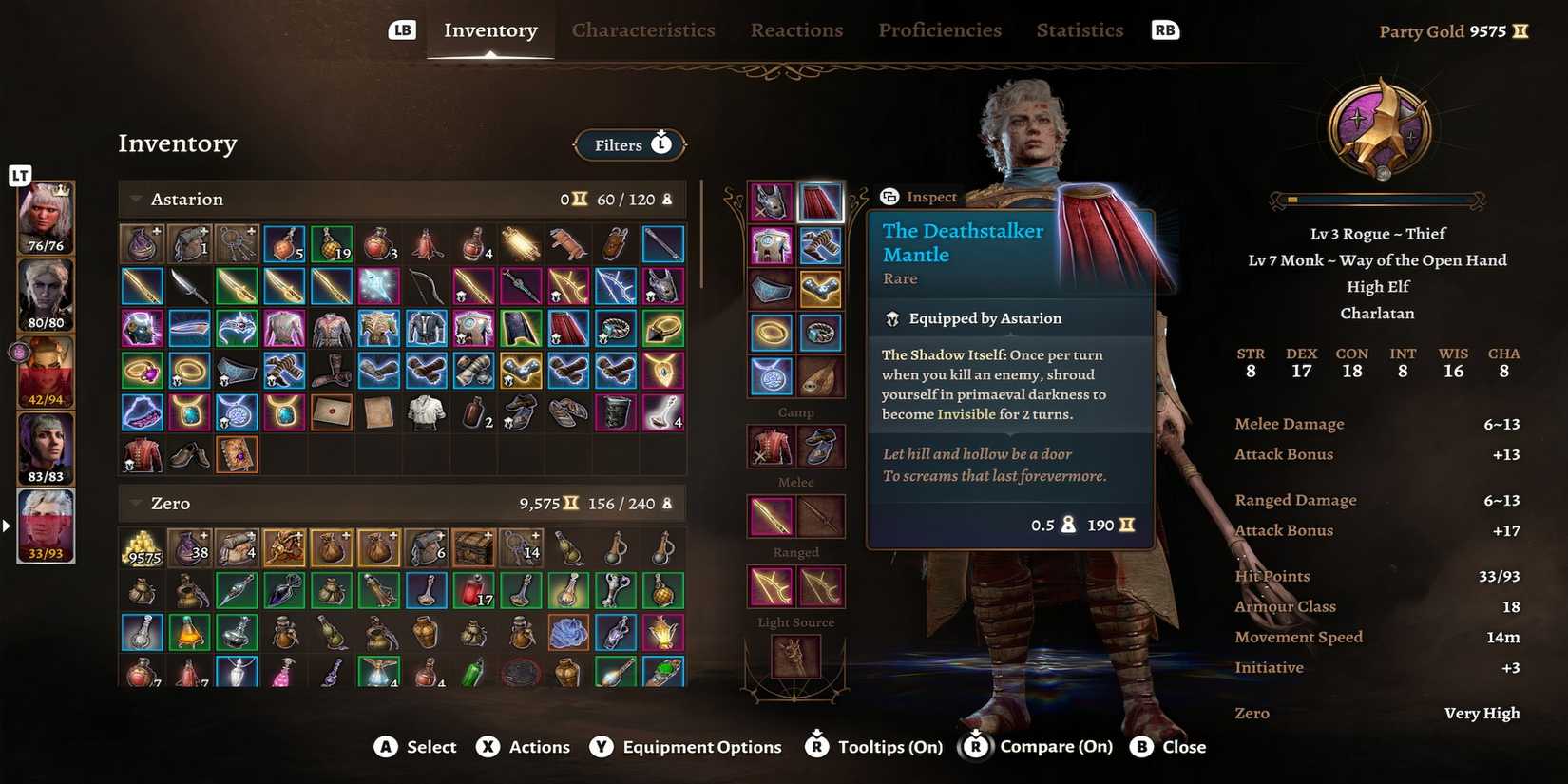The height and width of the screenshot is (784, 1568).
Task: Collapse the Zero inventory section
Action: pos(134,503)
